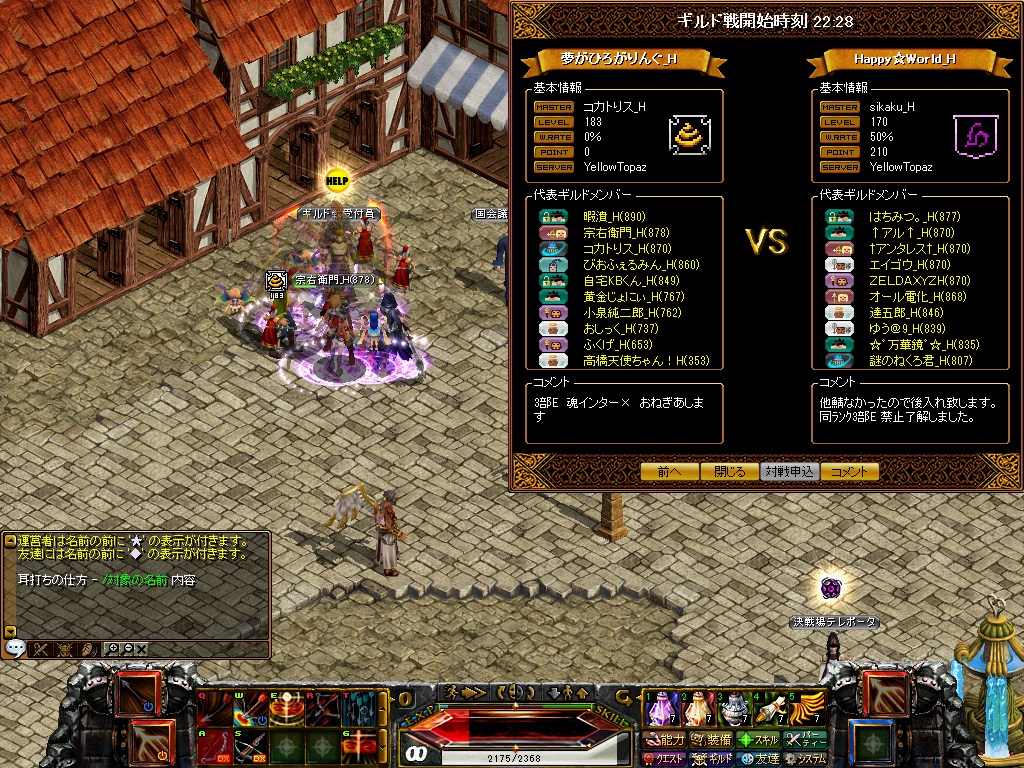The image size is (1024, 768).
Task: Use the white jar item in belt slot 3
Action: click(x=734, y=710)
